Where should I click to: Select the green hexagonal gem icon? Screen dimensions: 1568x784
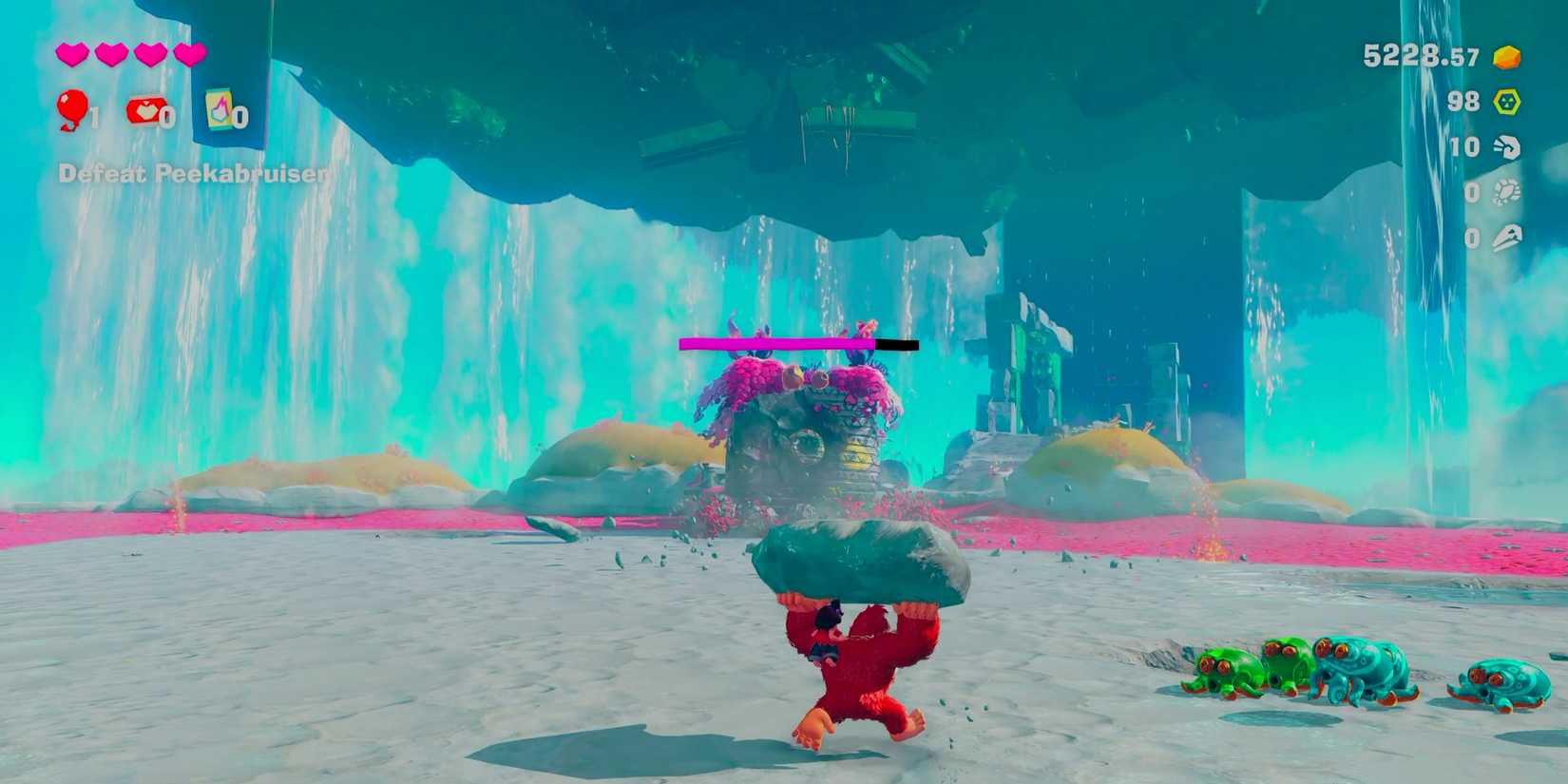coord(1506,100)
